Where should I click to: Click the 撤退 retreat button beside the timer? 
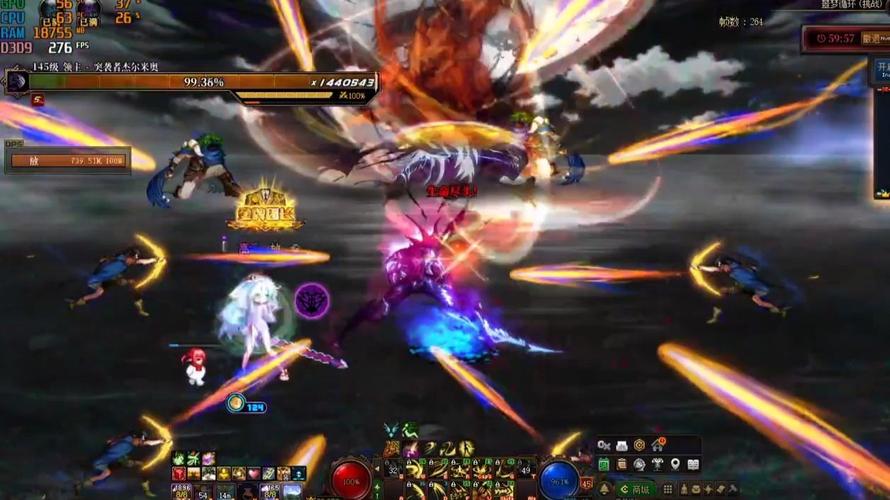[x=875, y=38]
